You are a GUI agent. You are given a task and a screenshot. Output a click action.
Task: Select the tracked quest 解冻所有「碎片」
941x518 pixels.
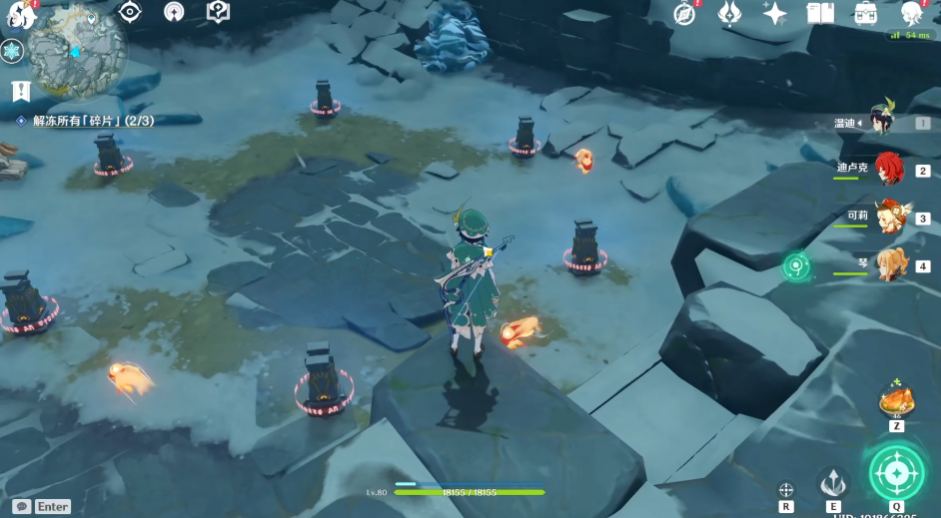84,121
